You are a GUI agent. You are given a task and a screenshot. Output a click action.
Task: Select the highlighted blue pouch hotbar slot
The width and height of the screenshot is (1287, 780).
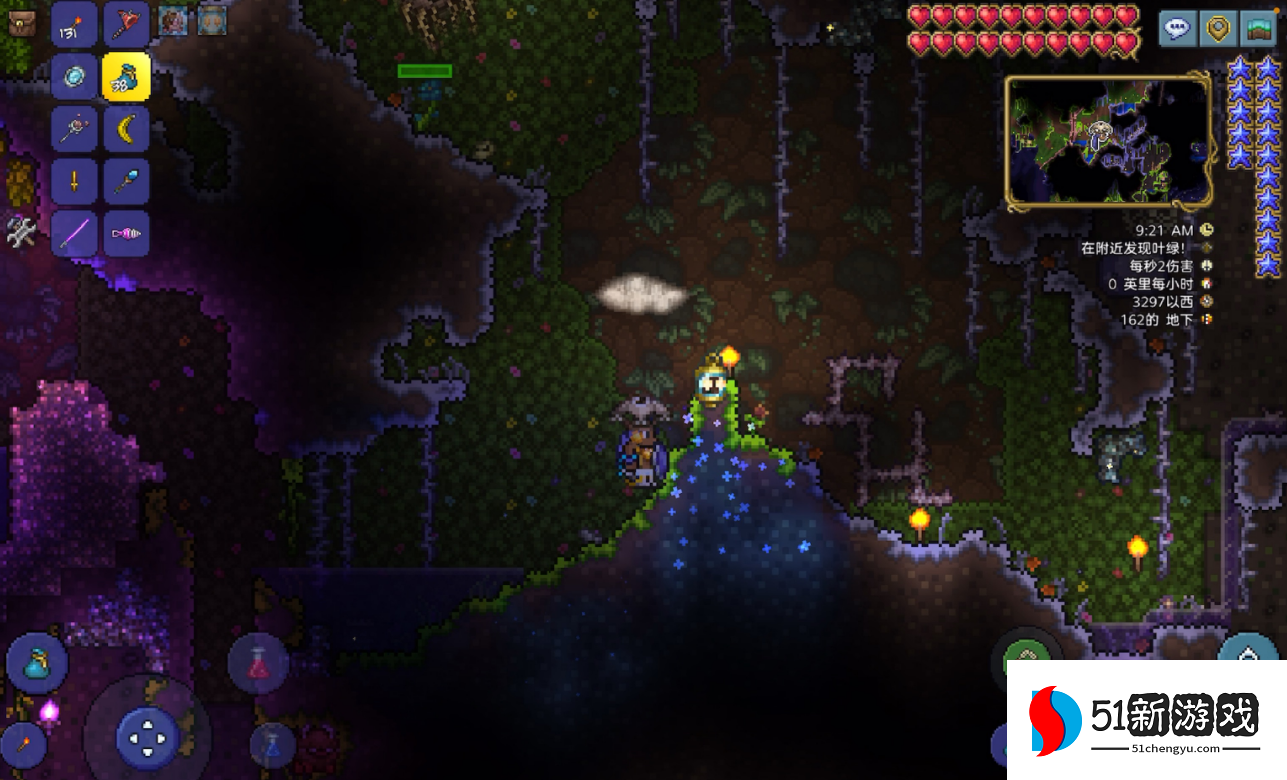point(127,77)
